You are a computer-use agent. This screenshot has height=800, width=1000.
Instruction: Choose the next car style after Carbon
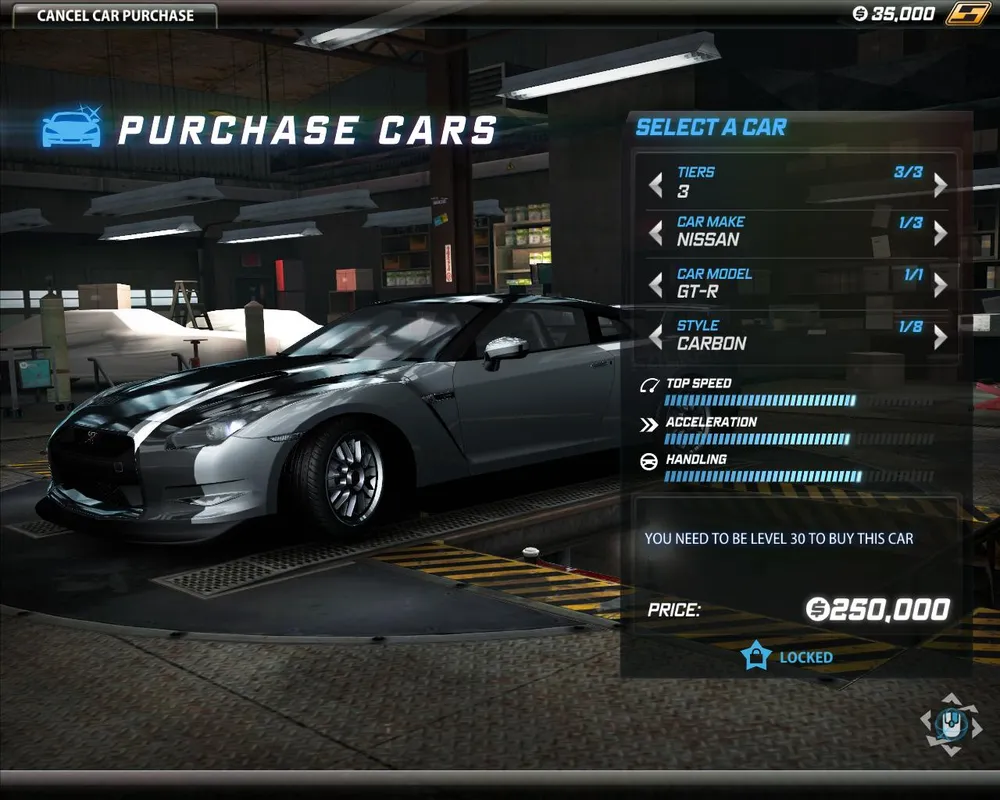(x=940, y=337)
